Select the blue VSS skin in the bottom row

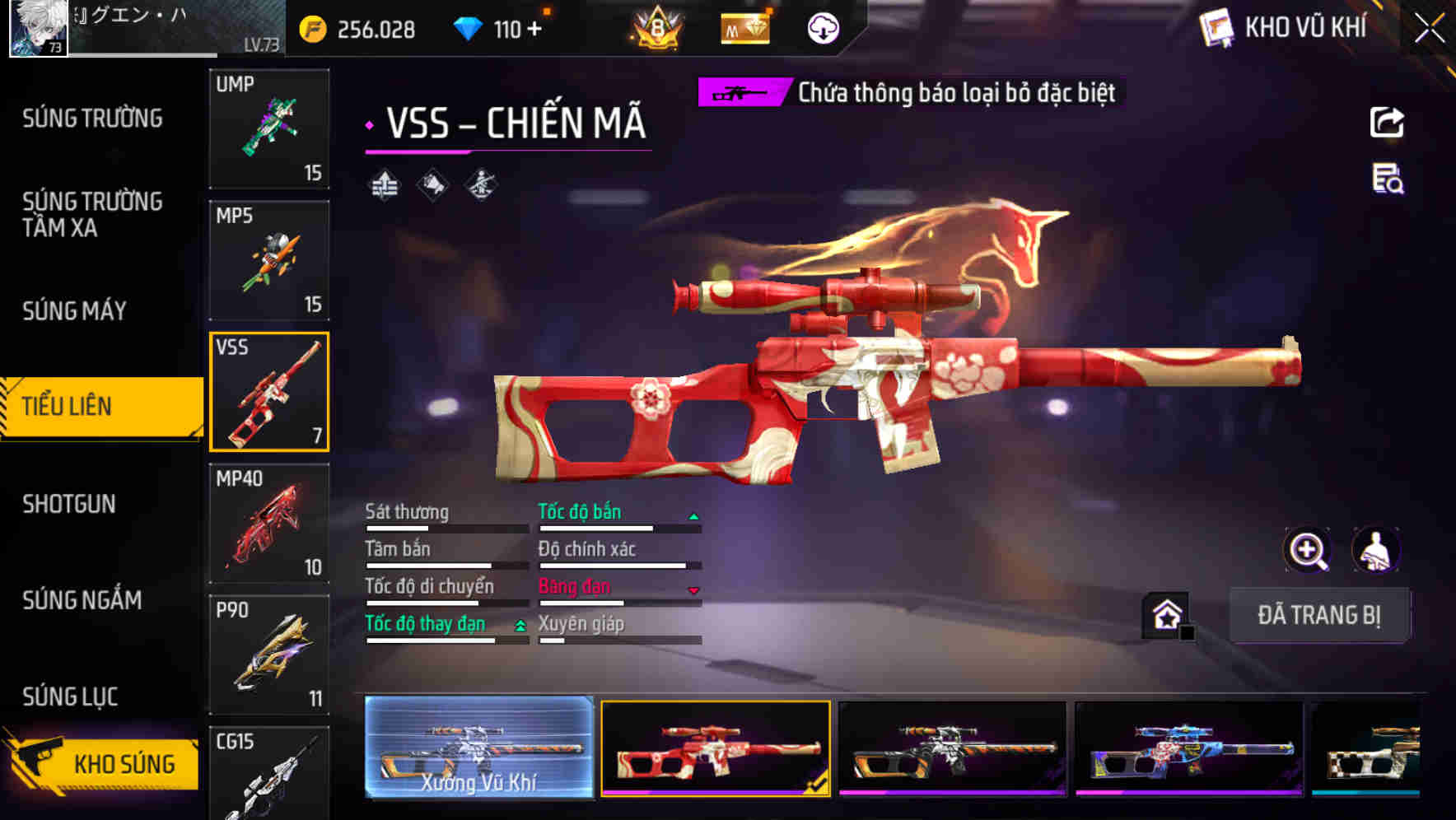[x=1189, y=749]
